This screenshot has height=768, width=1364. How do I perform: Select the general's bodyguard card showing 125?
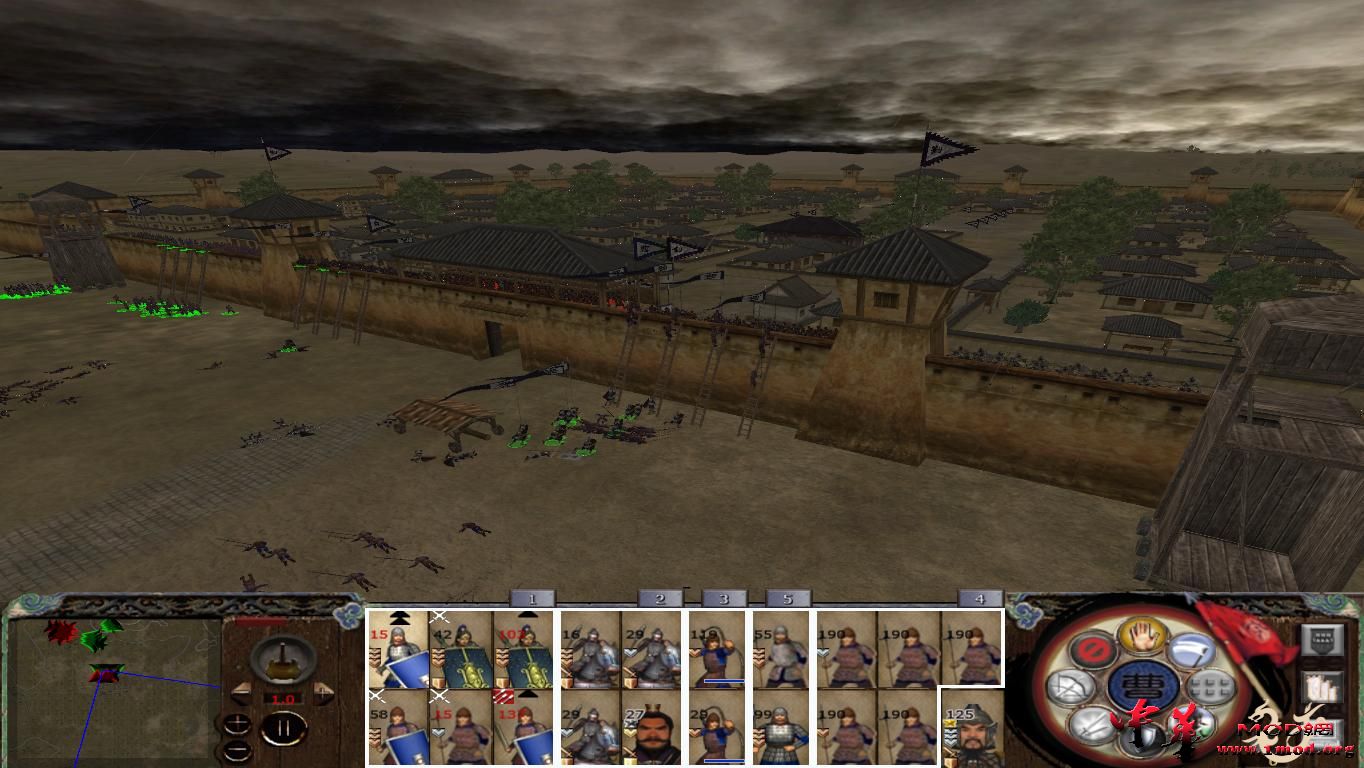tap(968, 730)
